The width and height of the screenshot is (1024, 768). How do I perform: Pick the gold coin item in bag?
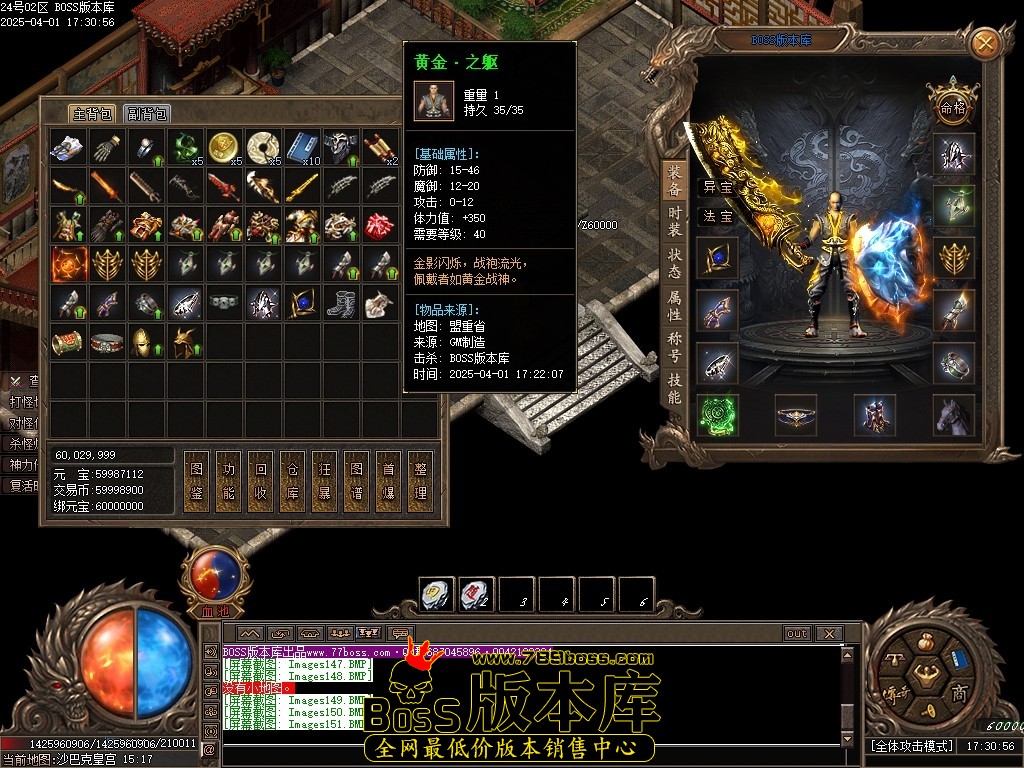pyautogui.click(x=222, y=148)
